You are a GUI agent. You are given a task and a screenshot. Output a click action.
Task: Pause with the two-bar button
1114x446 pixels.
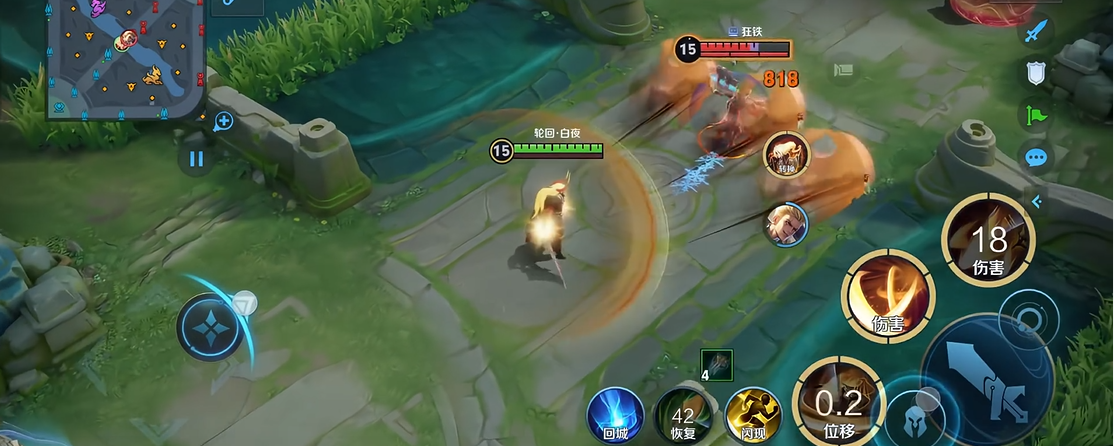pos(196,158)
